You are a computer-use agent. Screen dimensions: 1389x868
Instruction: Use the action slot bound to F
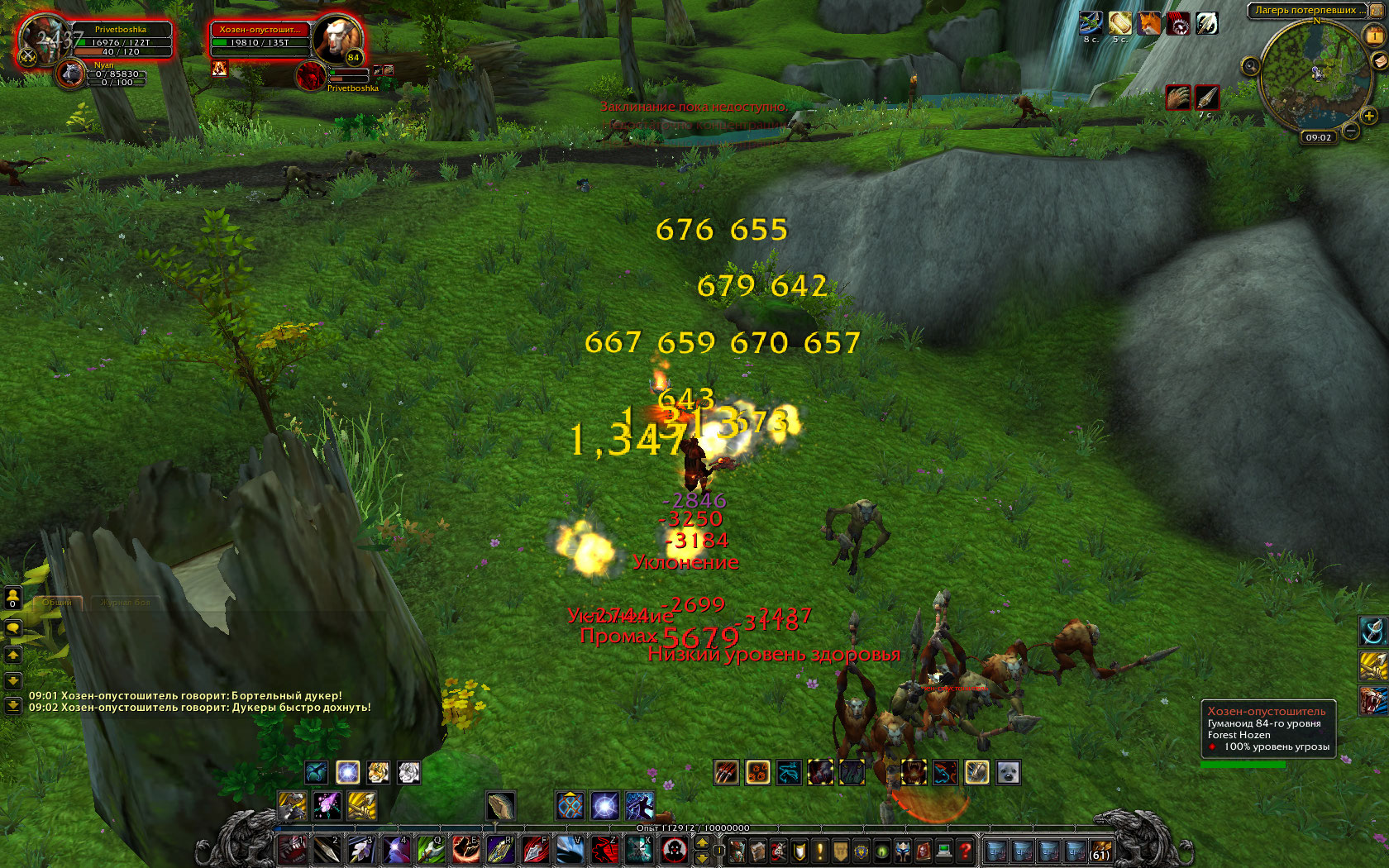coord(534,850)
